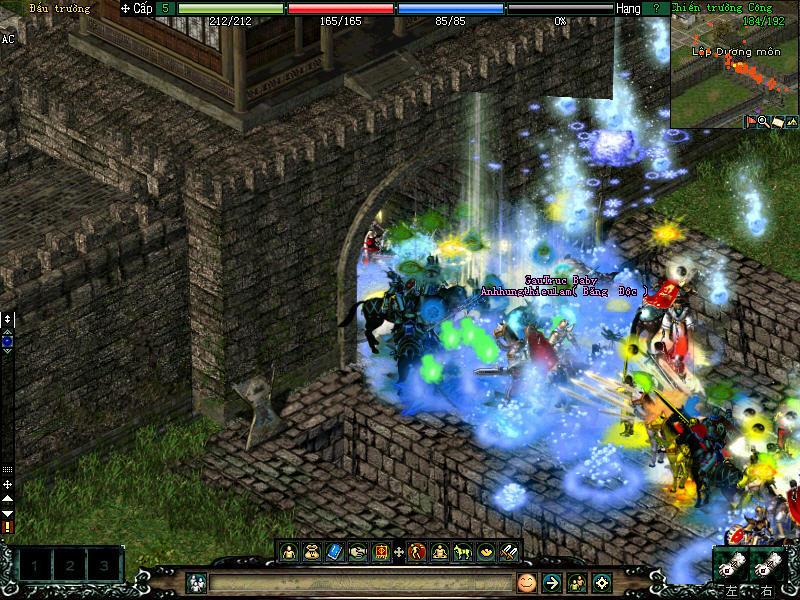
Task: Click the red exclamation mark icon
Action: [x=8, y=526]
